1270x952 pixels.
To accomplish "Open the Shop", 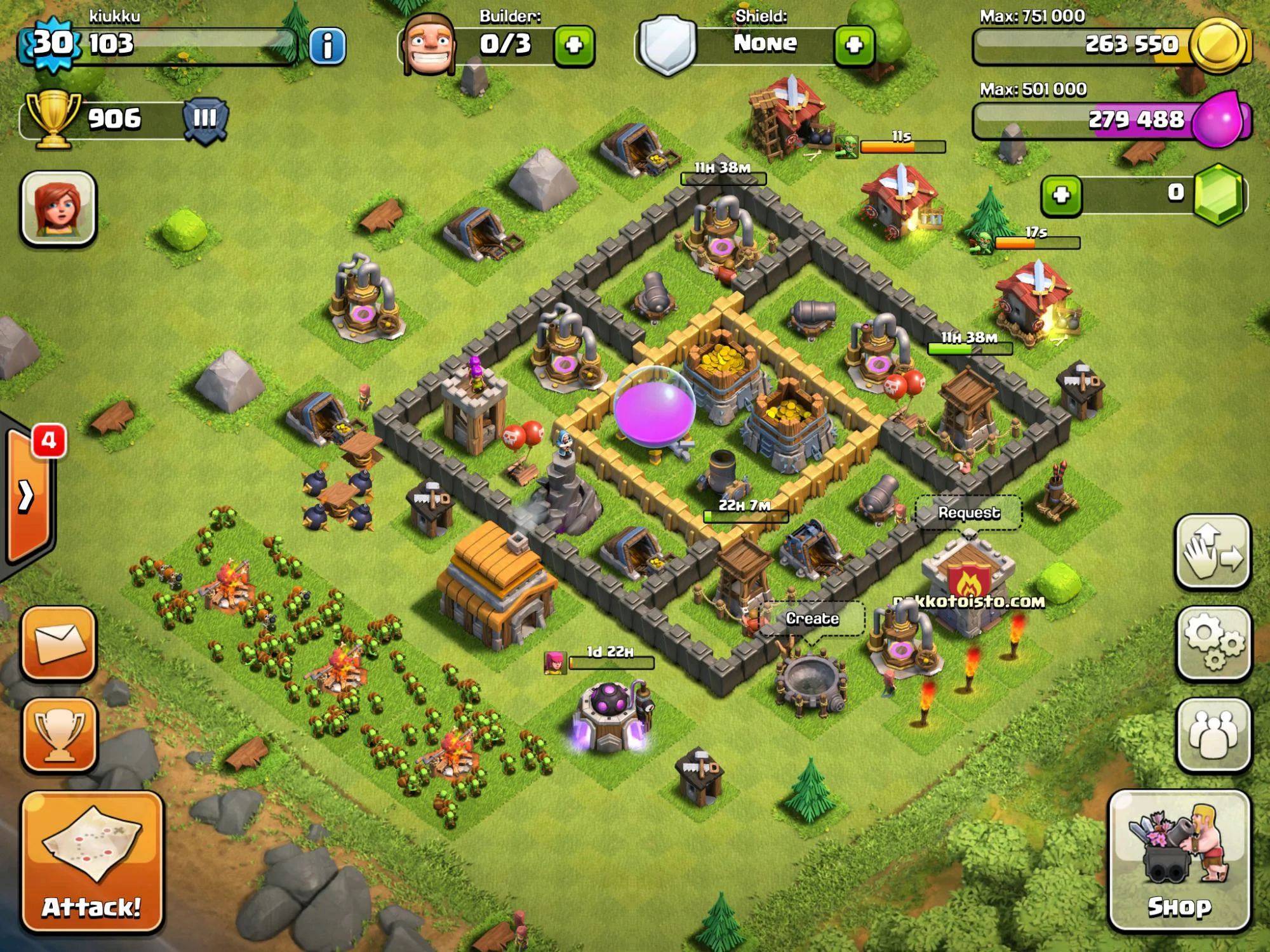I will tap(1179, 861).
